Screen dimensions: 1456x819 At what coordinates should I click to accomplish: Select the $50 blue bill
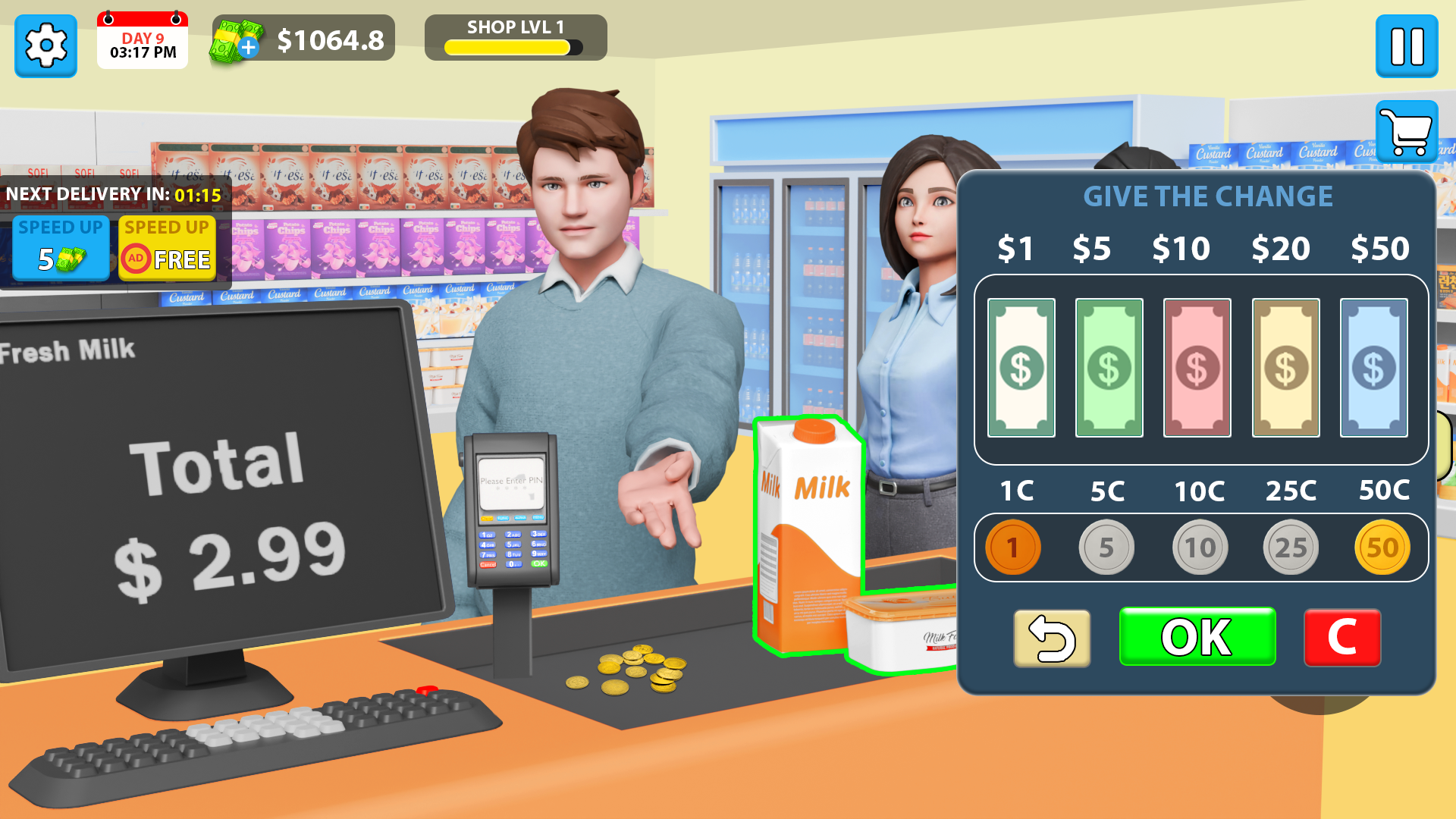1373,368
